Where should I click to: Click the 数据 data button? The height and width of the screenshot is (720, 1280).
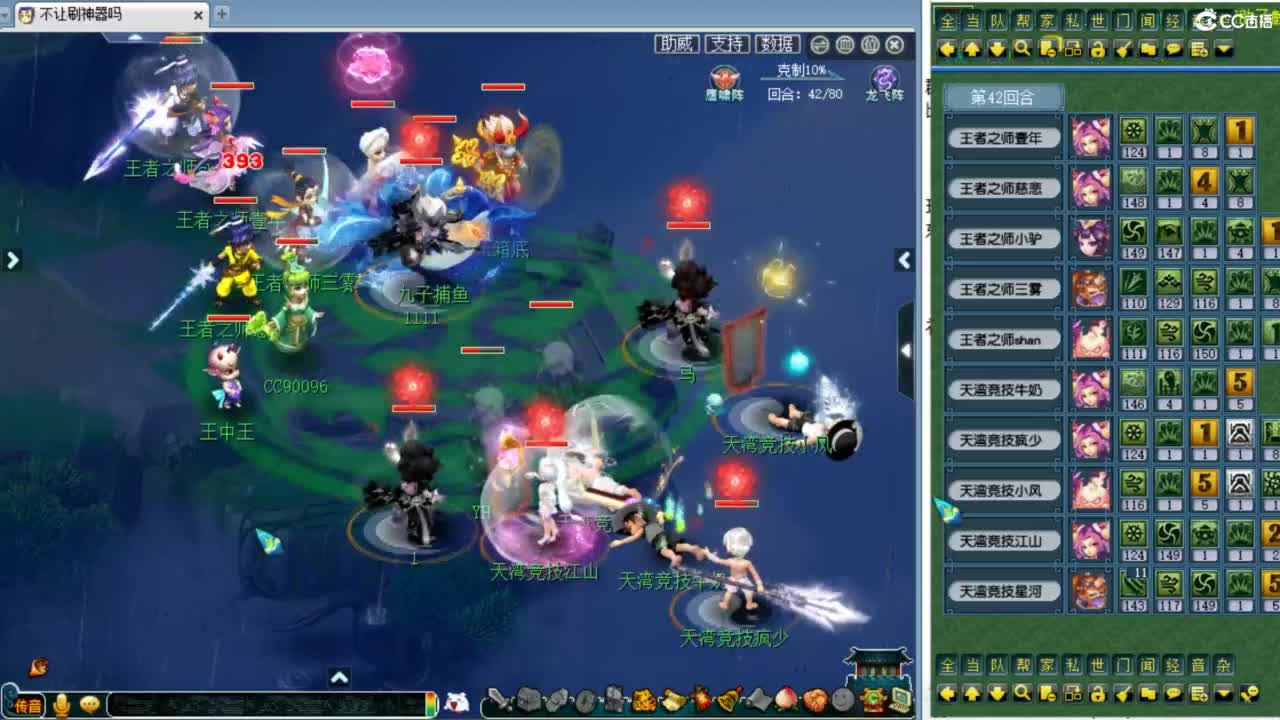tap(779, 44)
